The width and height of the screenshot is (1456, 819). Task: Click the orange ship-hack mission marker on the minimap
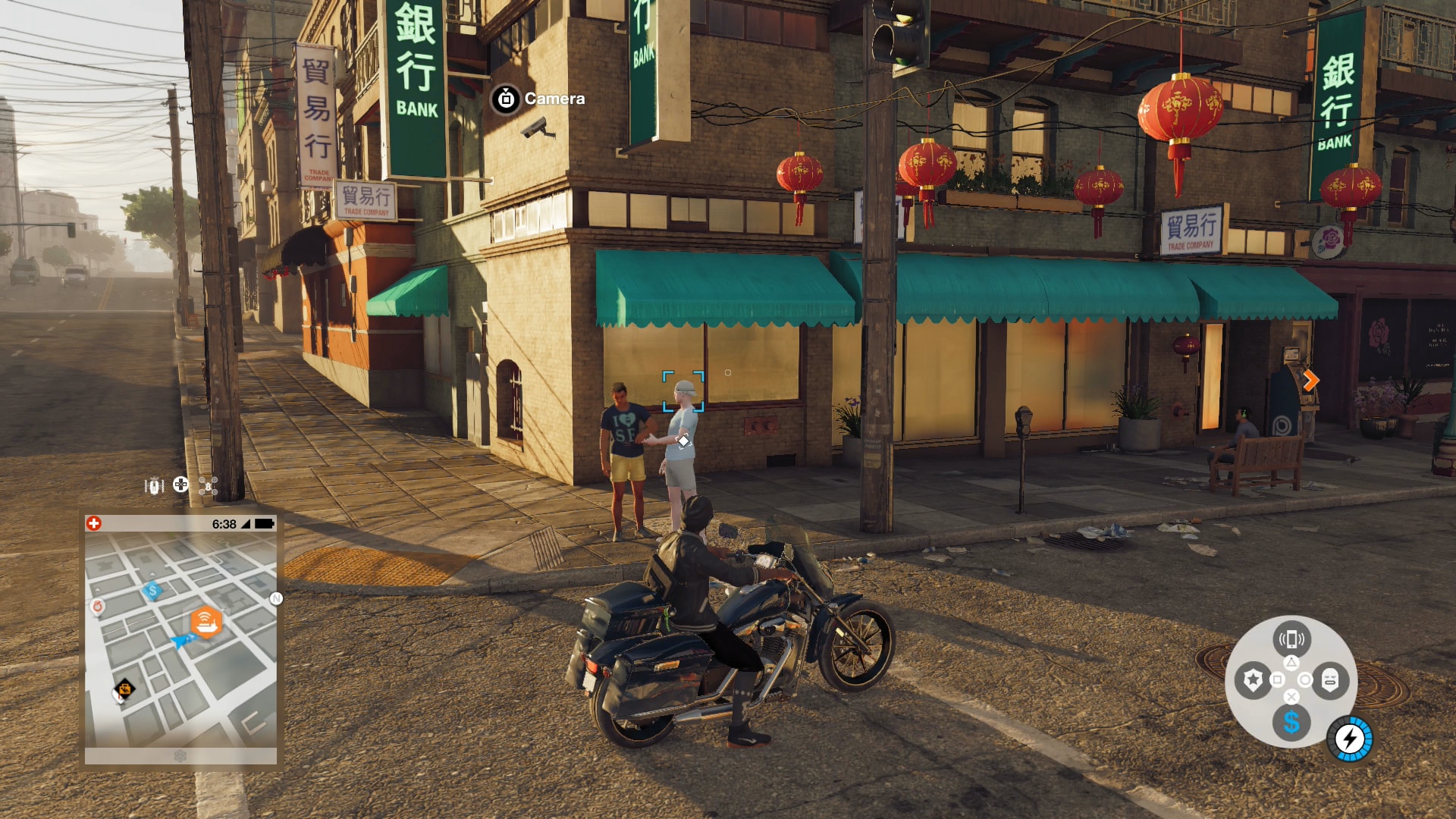pos(207,621)
